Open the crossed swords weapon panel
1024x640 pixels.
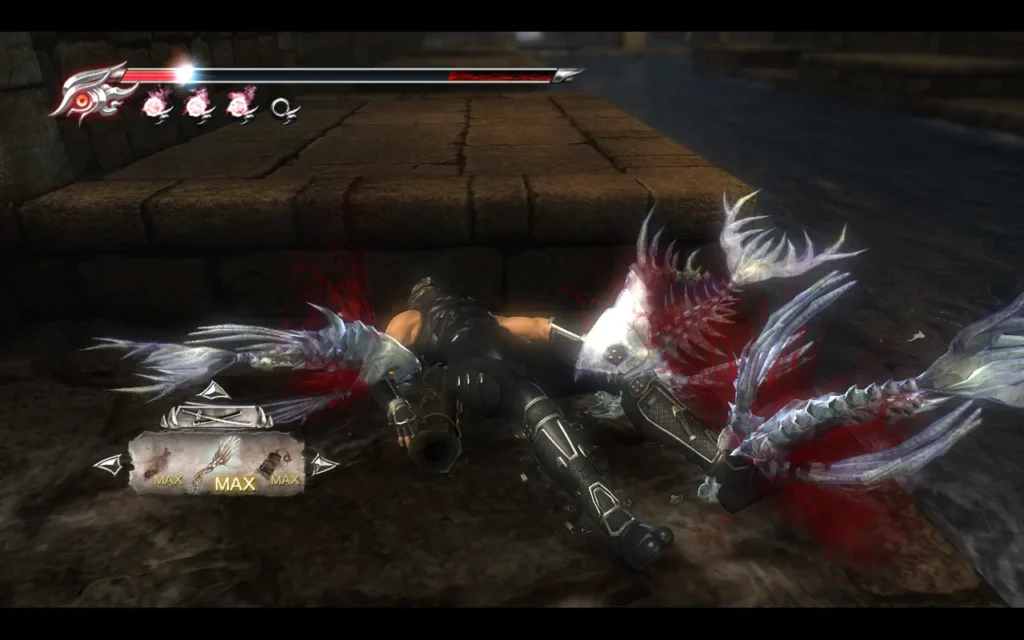(215, 415)
